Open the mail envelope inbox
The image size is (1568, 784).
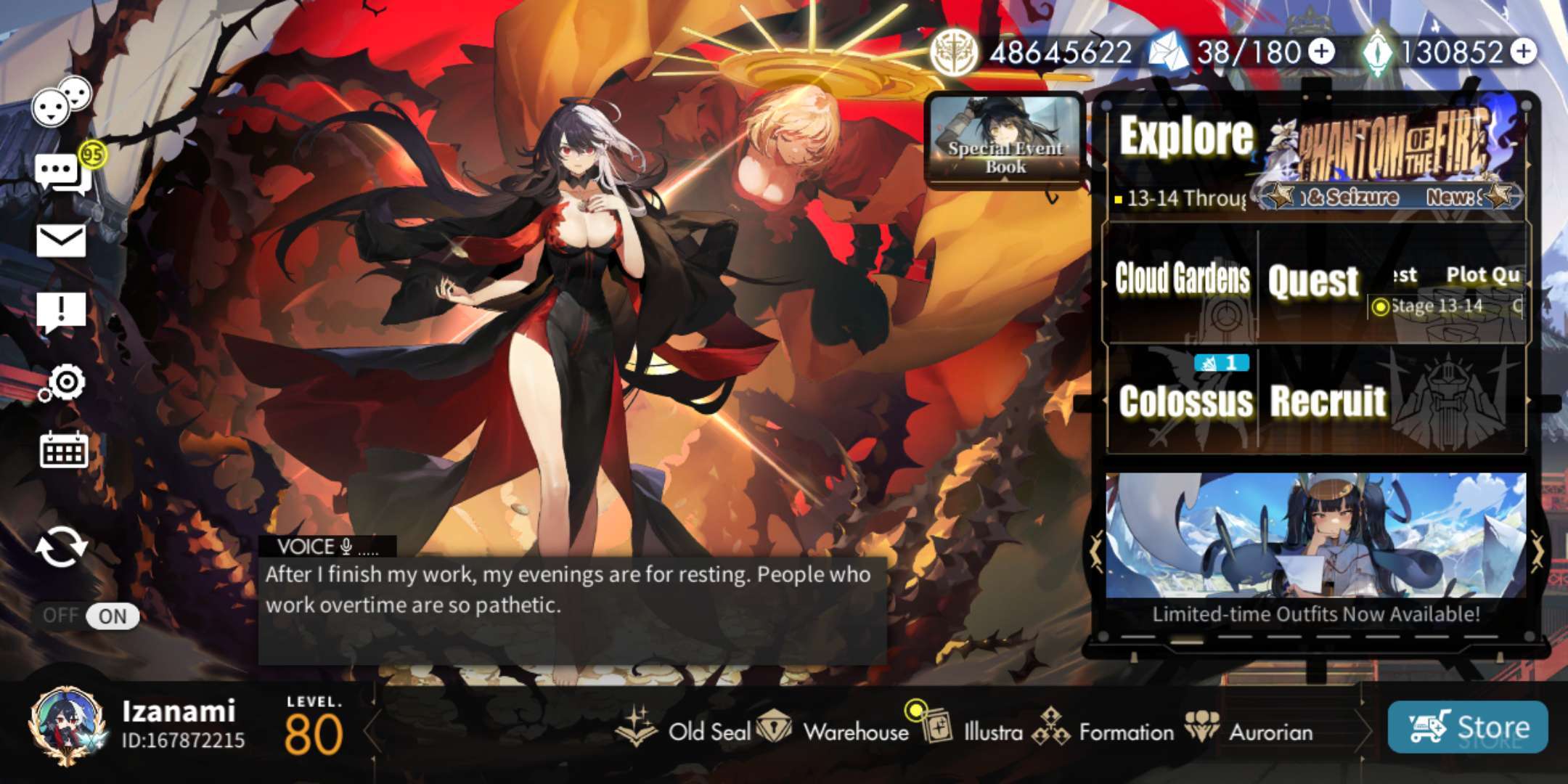click(x=61, y=241)
